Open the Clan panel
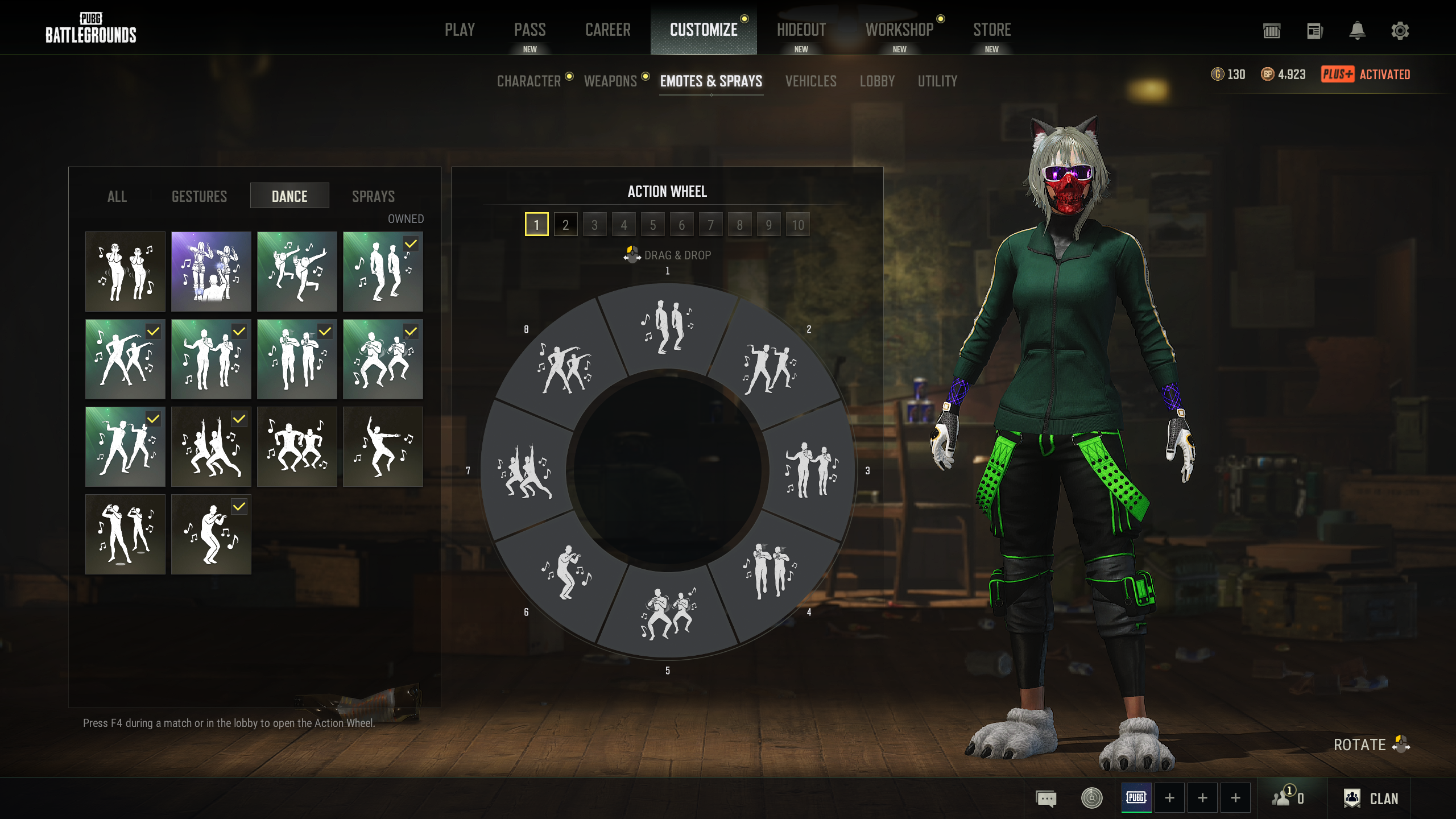 click(x=1371, y=799)
